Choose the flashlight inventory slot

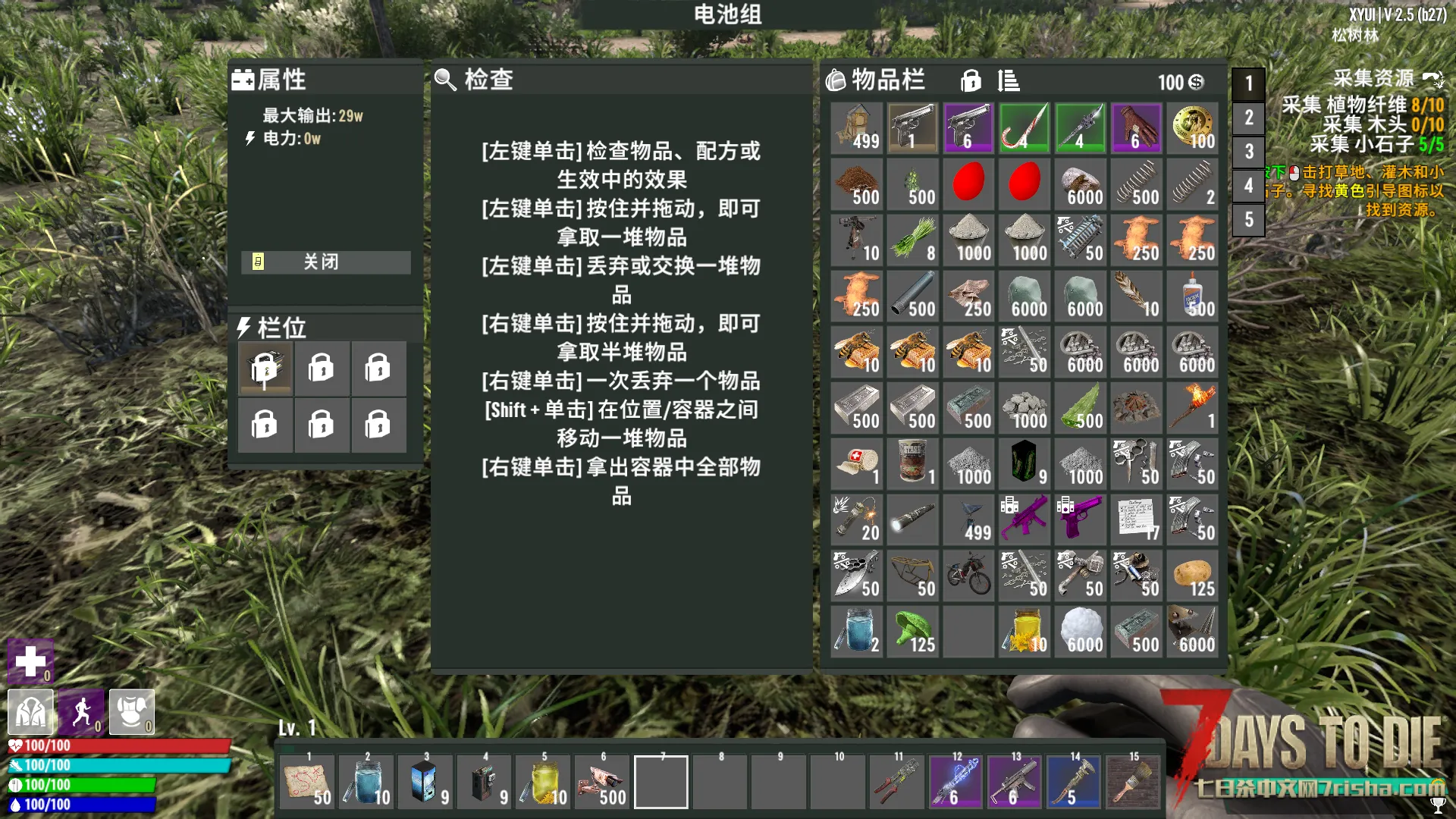coord(912,520)
